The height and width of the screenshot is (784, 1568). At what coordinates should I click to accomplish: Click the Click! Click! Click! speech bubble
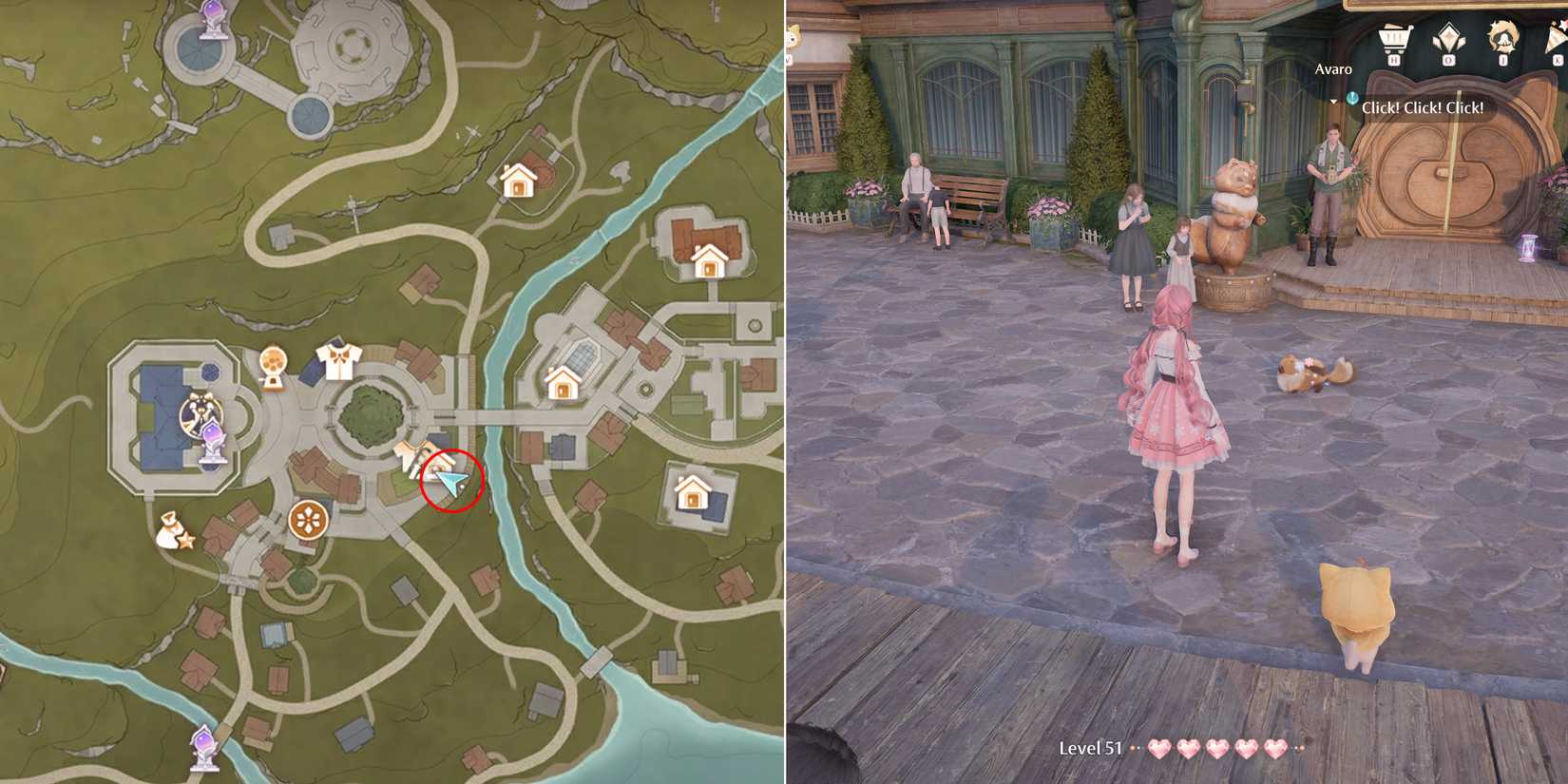point(1423,108)
